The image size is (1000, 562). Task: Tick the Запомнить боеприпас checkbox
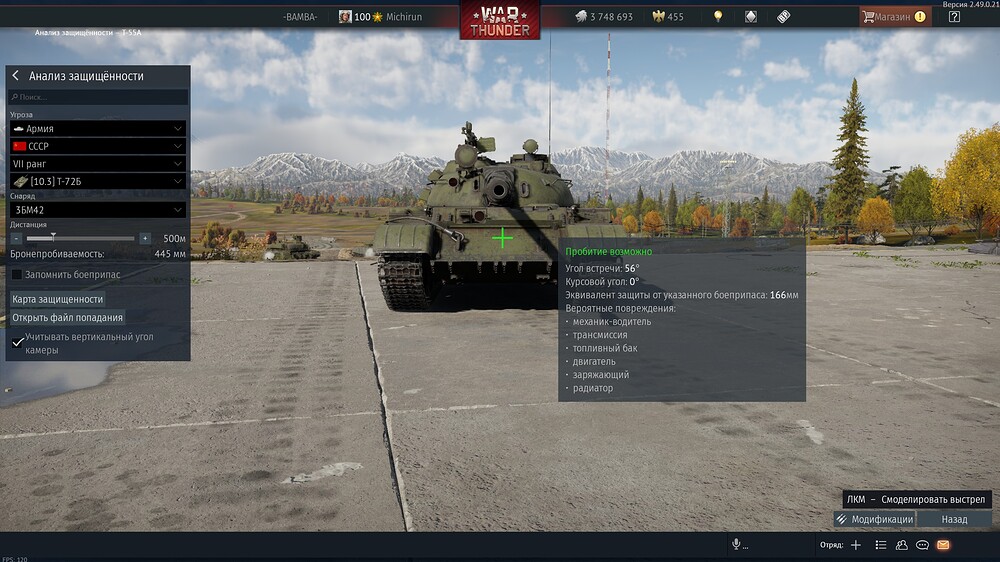click(x=17, y=274)
